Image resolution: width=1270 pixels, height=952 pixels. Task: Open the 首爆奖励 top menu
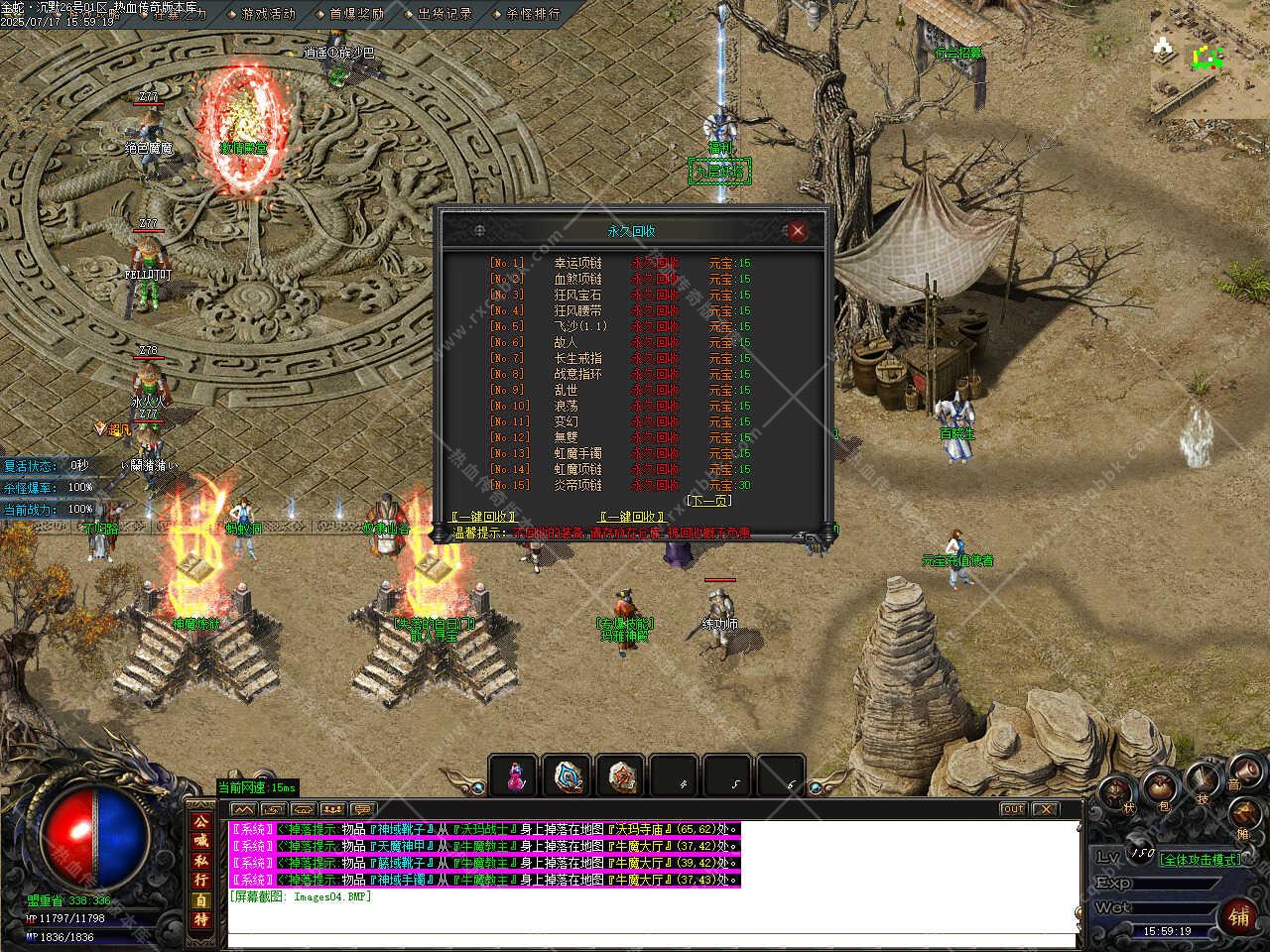pyautogui.click(x=356, y=14)
